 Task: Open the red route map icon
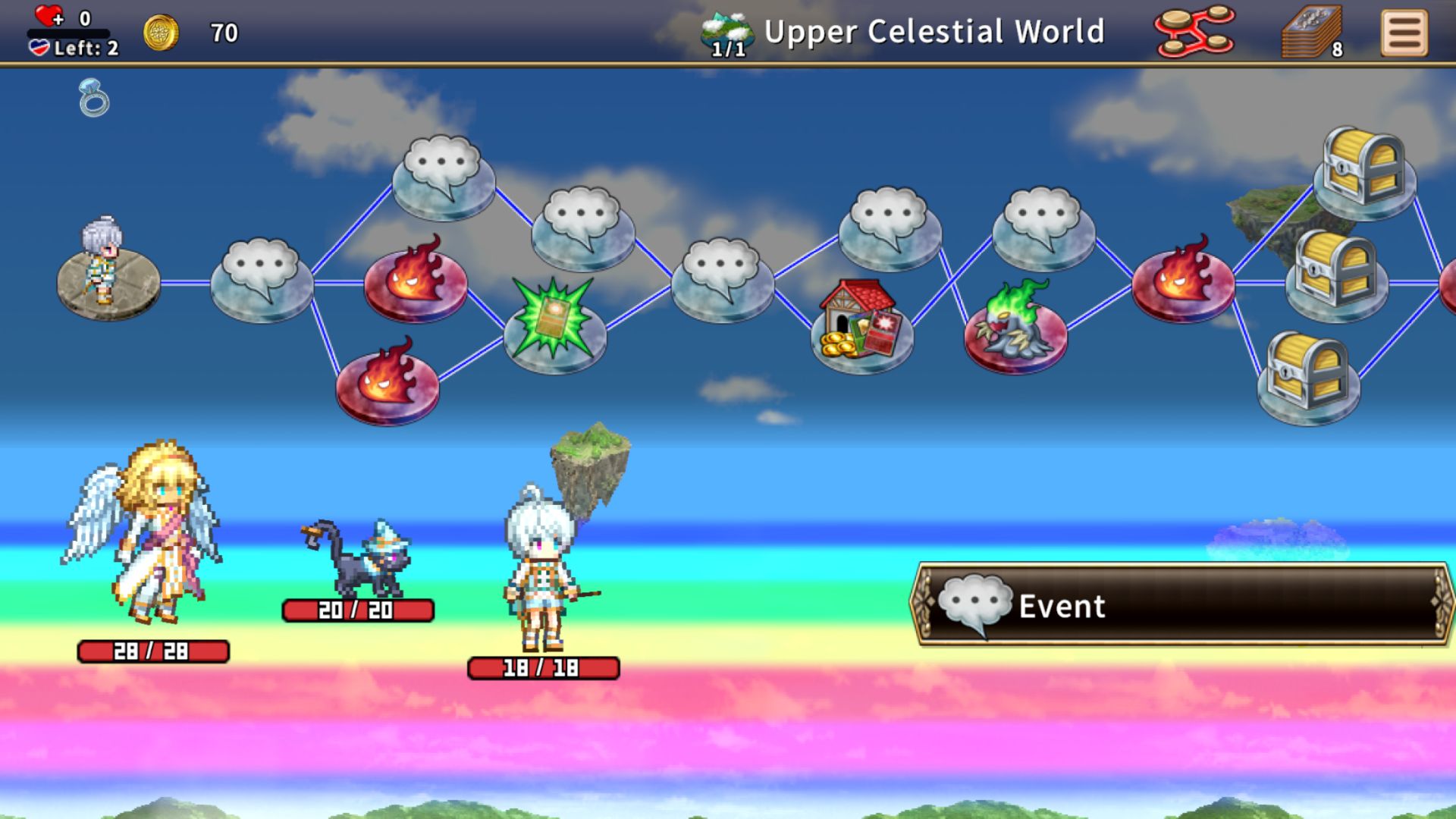tap(1194, 32)
